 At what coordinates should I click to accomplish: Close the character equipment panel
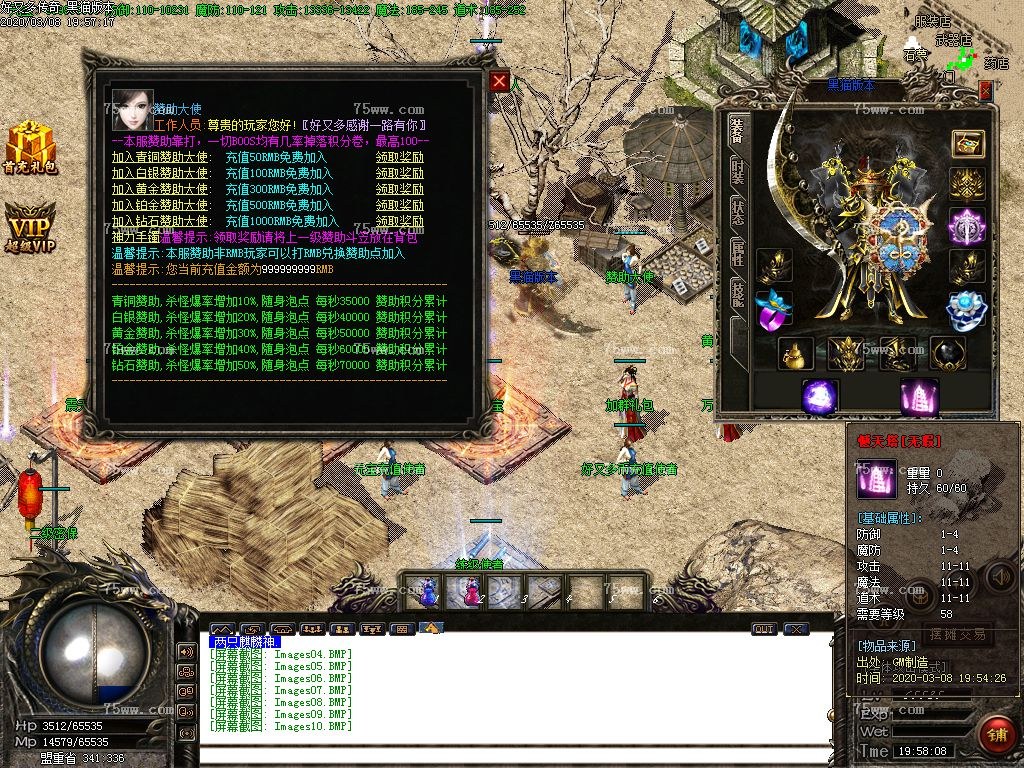[x=985, y=91]
